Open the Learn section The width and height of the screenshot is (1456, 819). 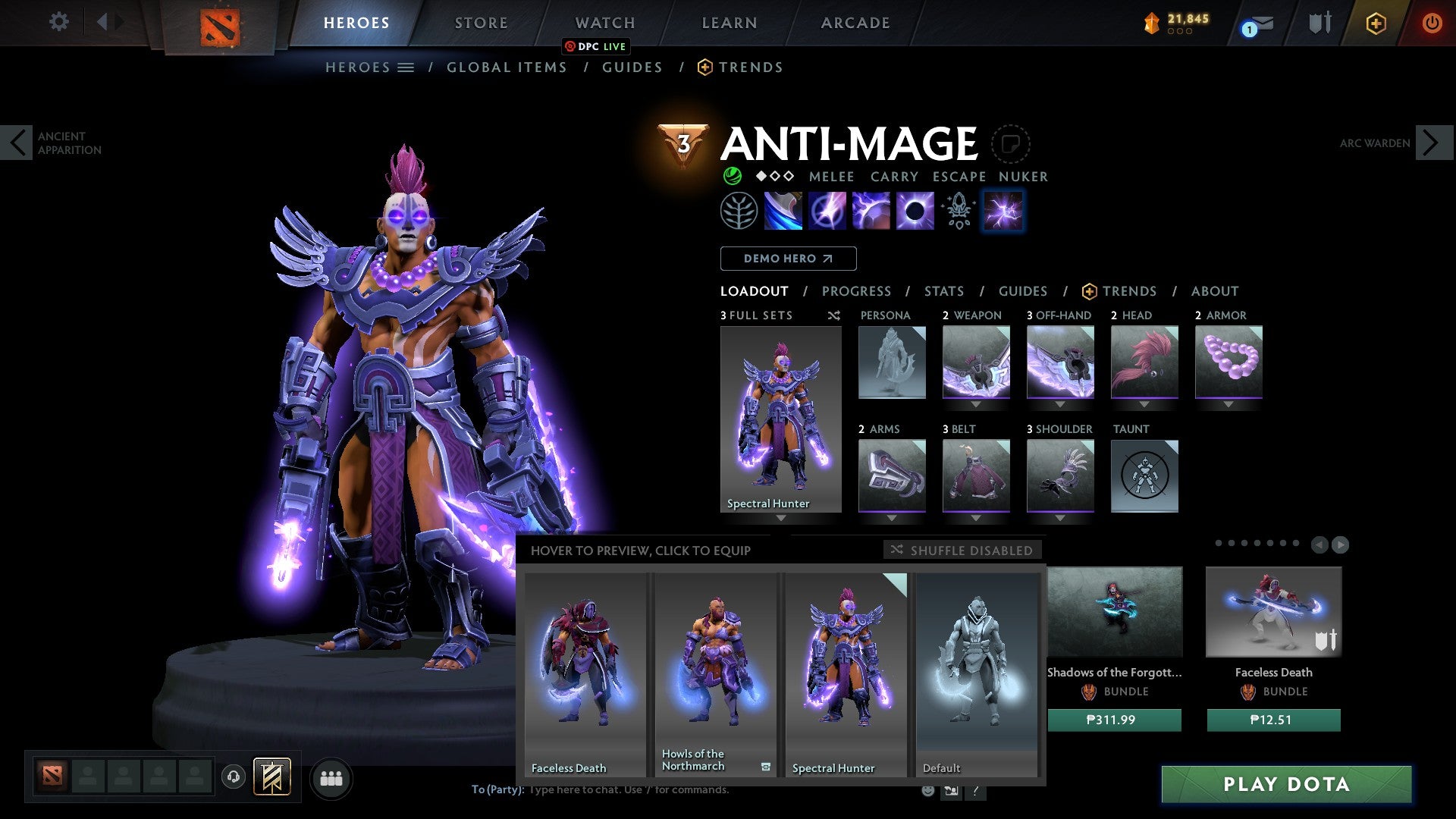pyautogui.click(x=729, y=23)
